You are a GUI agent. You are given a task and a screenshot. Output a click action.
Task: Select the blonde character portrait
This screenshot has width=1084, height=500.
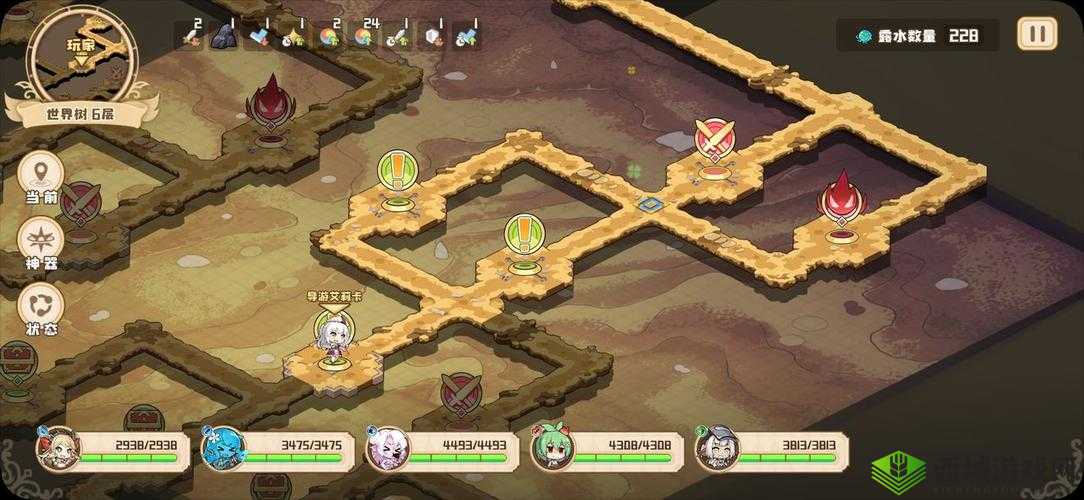tap(57, 447)
